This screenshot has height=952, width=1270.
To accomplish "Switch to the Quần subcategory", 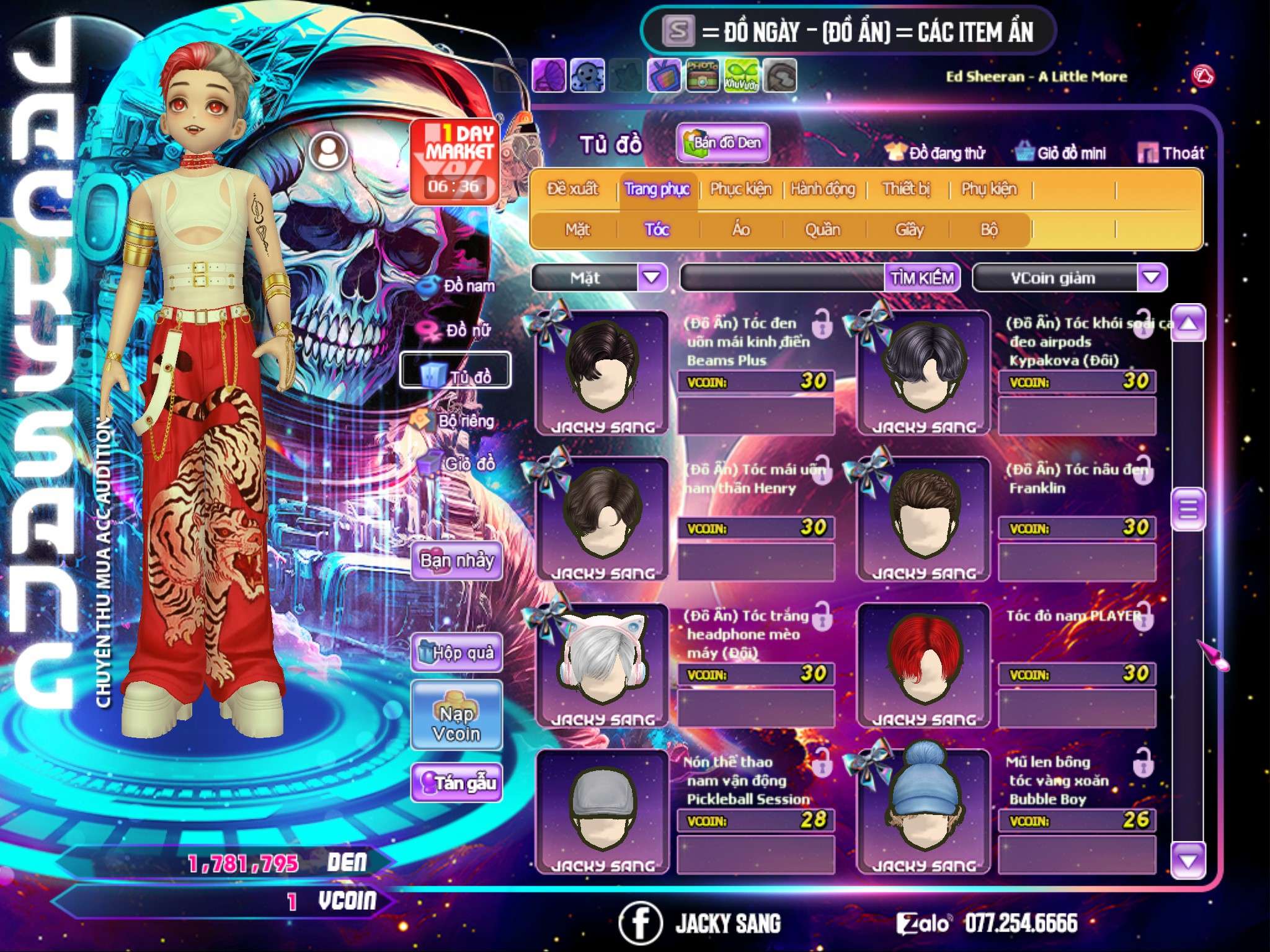I will pos(822,230).
